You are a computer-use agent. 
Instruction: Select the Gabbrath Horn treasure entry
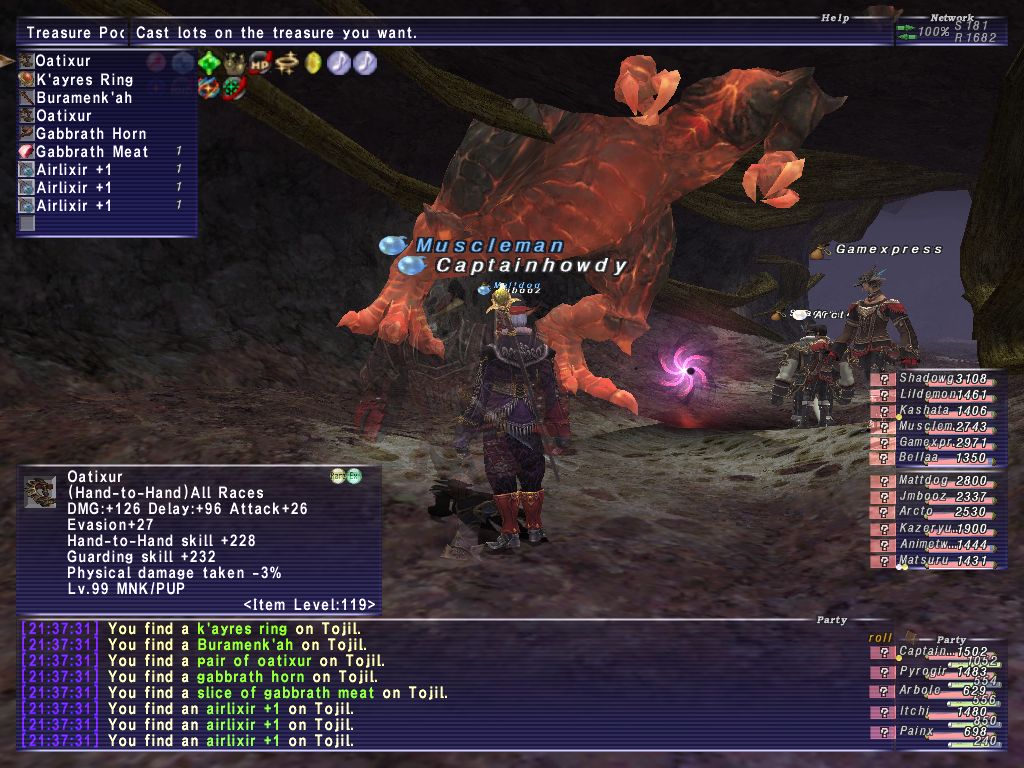tap(91, 134)
